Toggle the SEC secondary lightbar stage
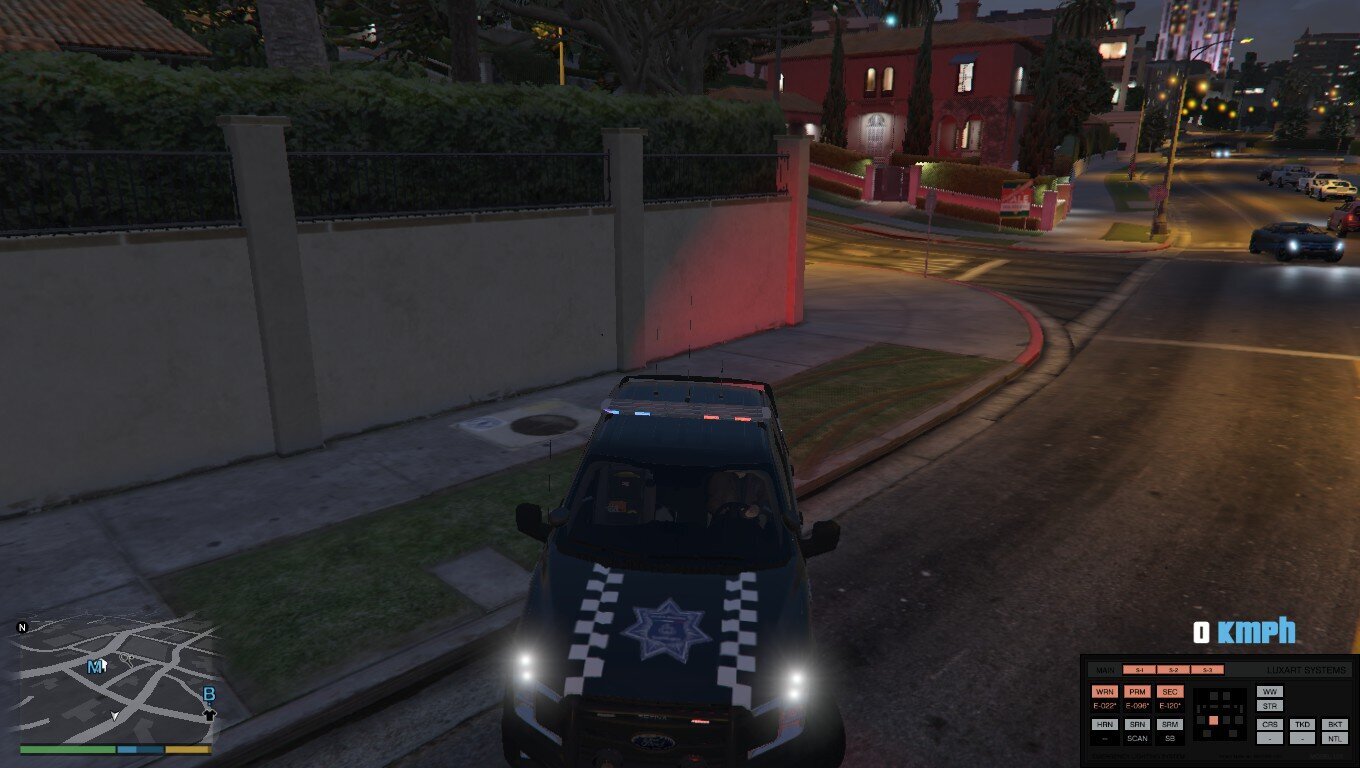This screenshot has height=768, width=1360. [1170, 691]
